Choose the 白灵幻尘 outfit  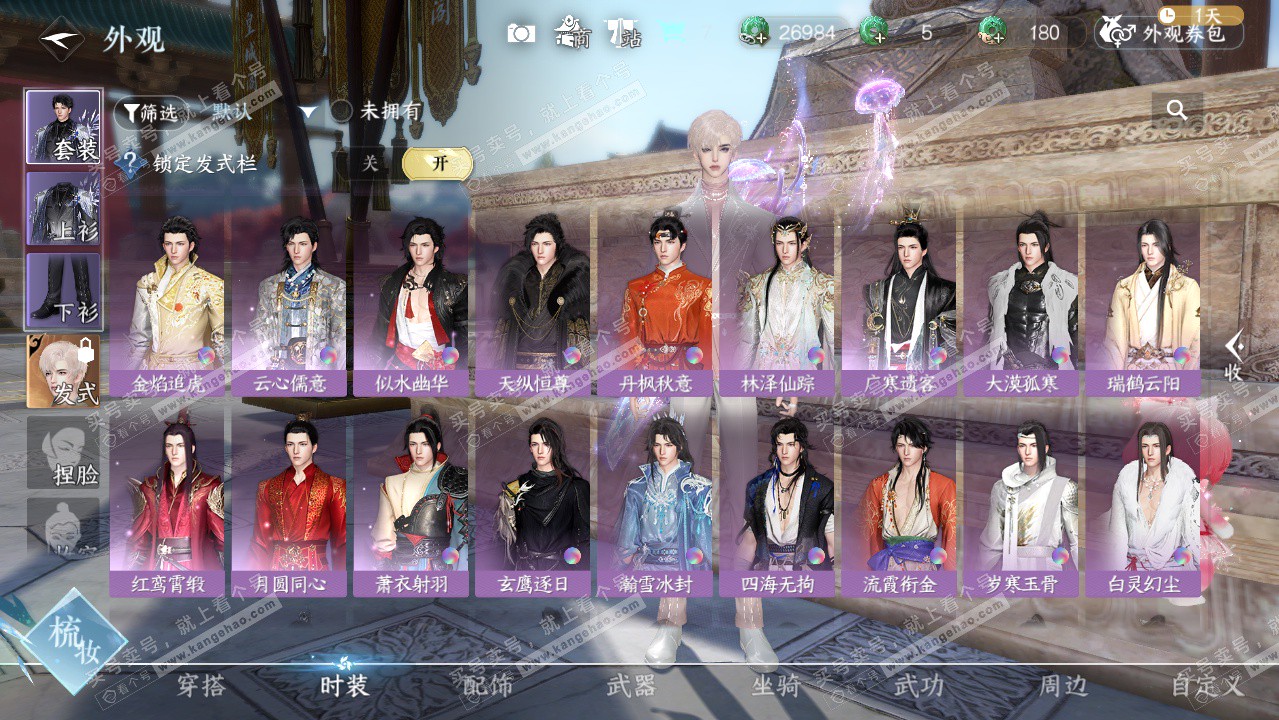click(1143, 498)
